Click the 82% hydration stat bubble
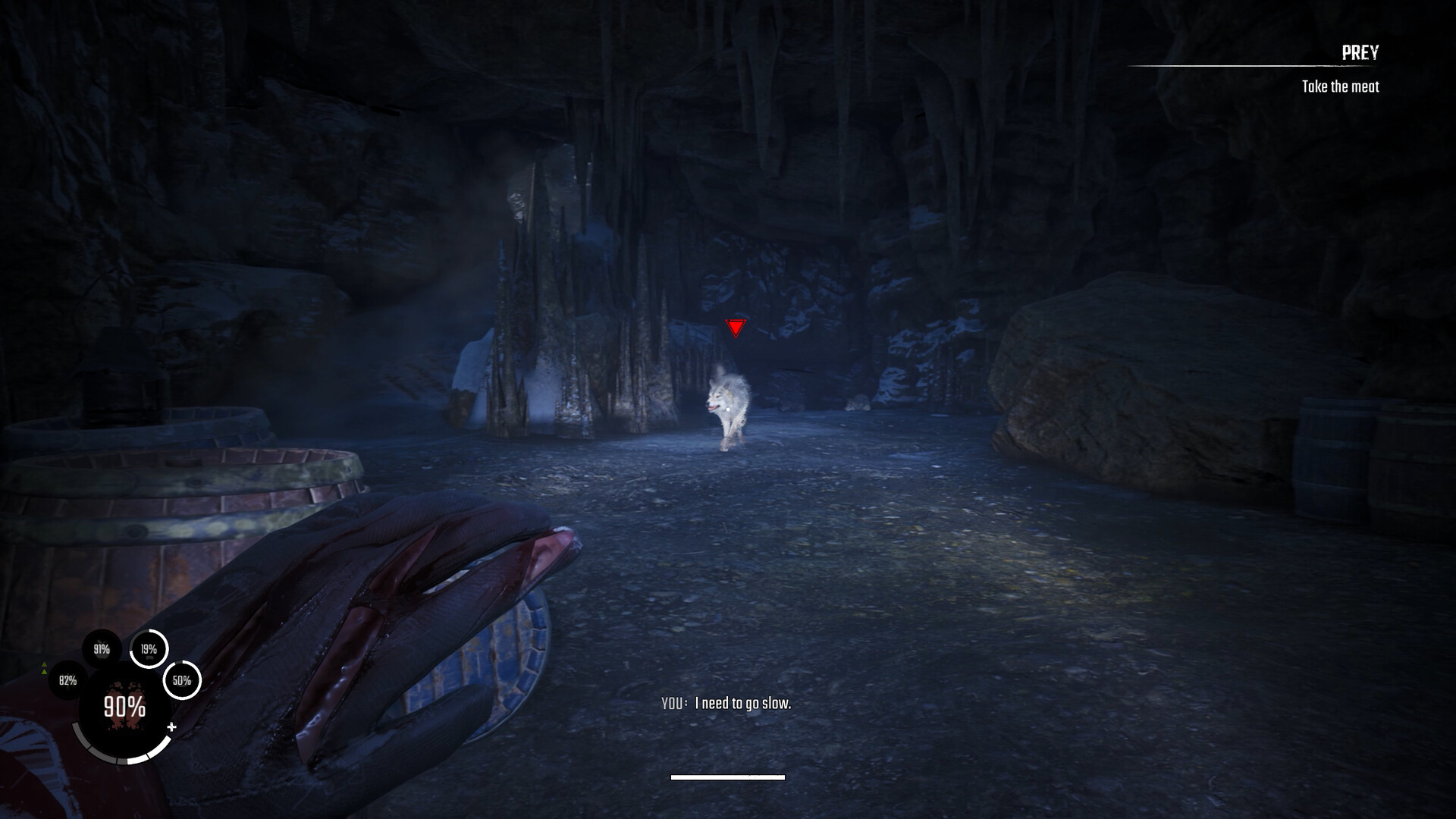The height and width of the screenshot is (819, 1456). pyautogui.click(x=67, y=680)
